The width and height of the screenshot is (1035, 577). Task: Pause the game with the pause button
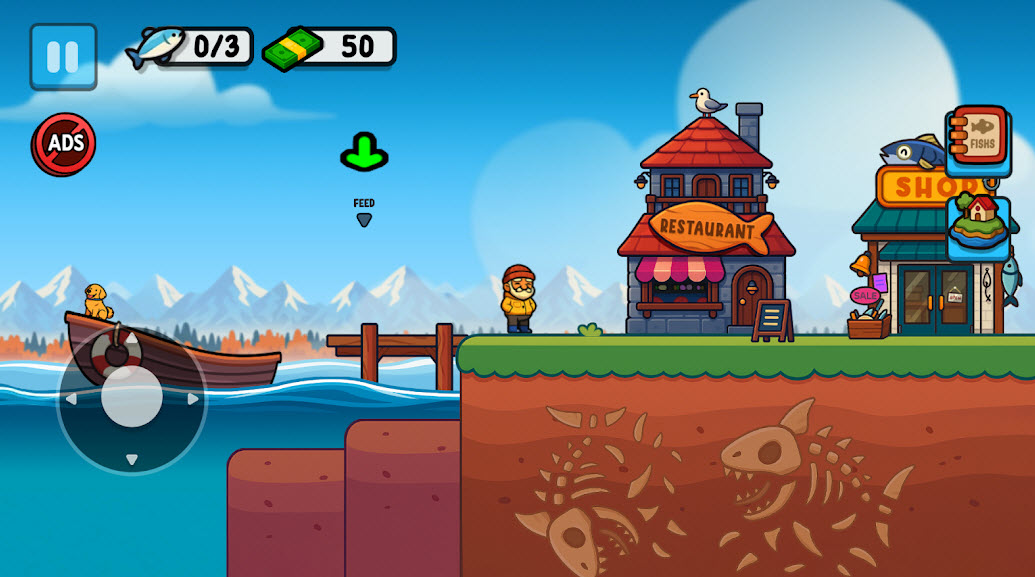pos(63,57)
